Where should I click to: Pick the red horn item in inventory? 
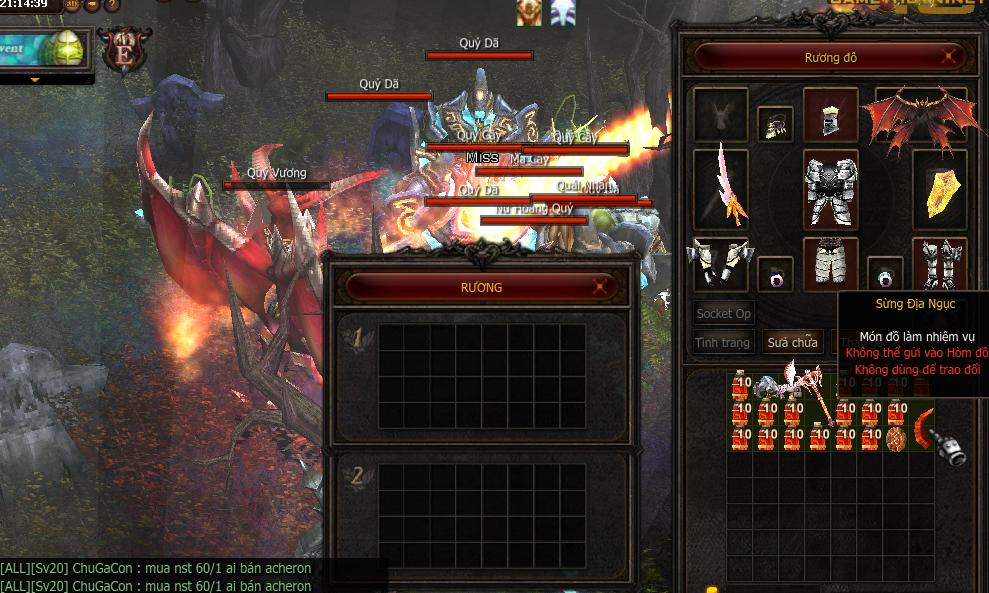pyautogui.click(x=921, y=426)
